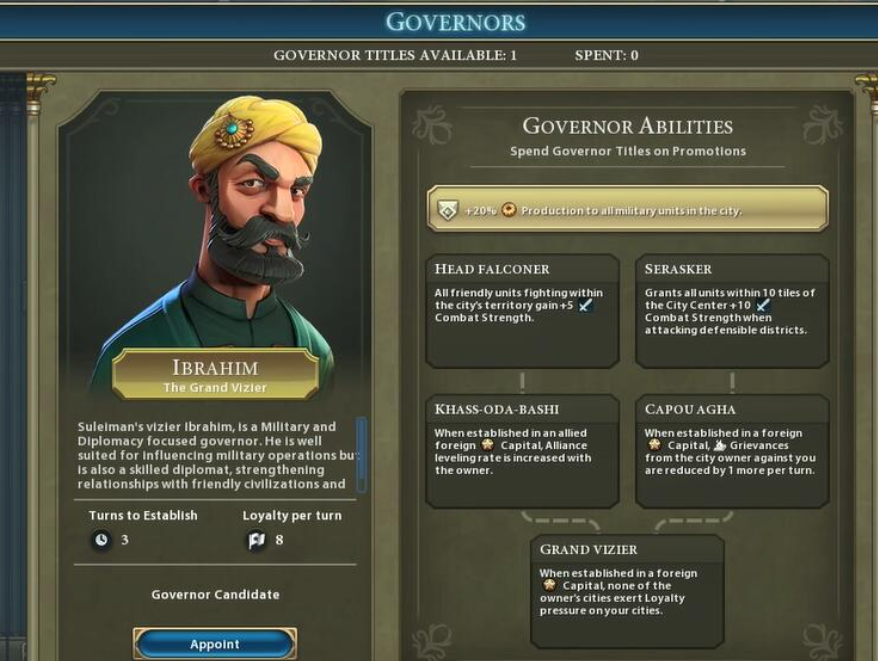This screenshot has width=878, height=661.
Task: Pick the Khass-Oda-Bashi promotion
Action: pyautogui.click(x=521, y=451)
